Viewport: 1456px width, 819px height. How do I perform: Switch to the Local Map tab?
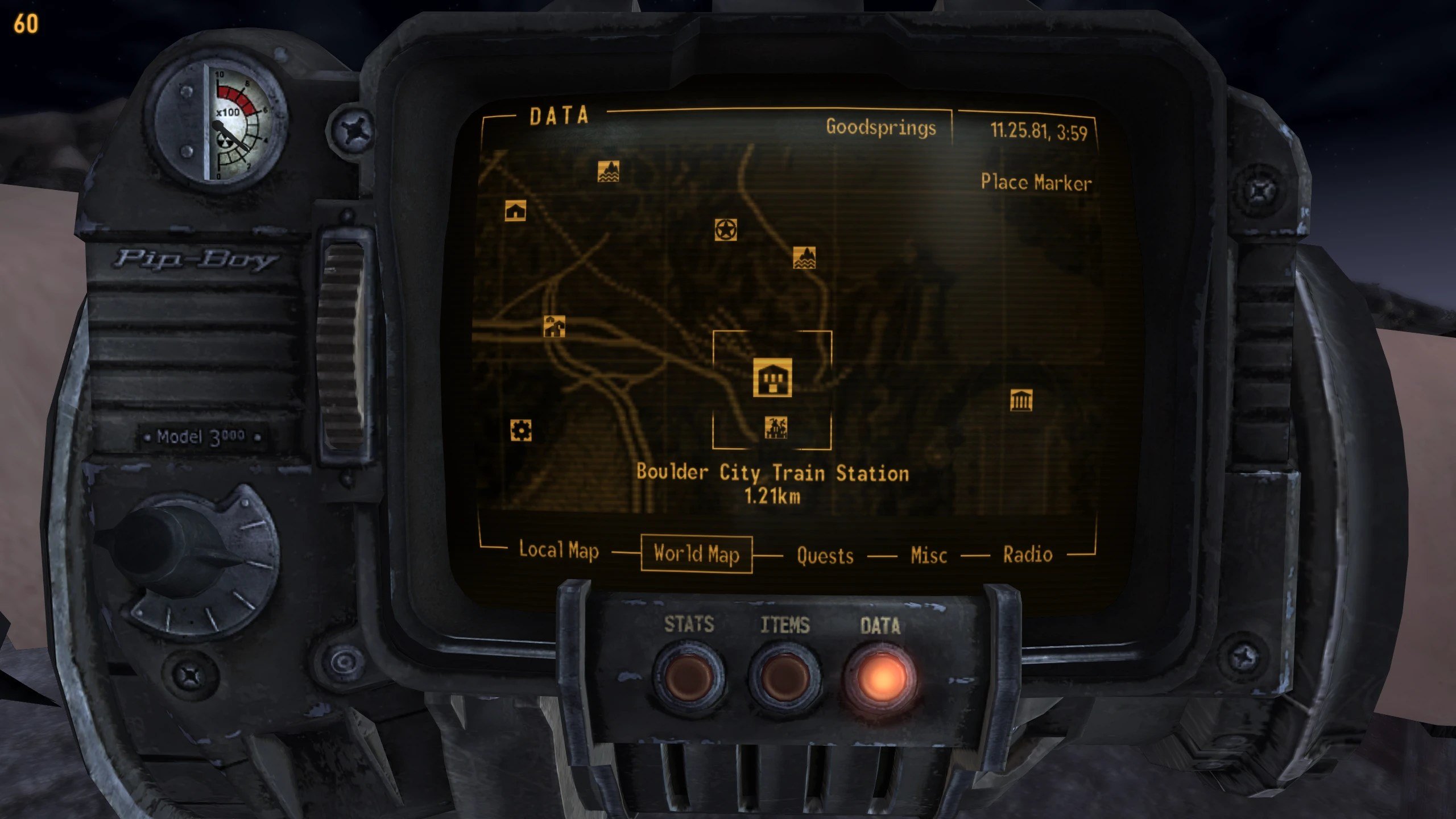point(559,551)
